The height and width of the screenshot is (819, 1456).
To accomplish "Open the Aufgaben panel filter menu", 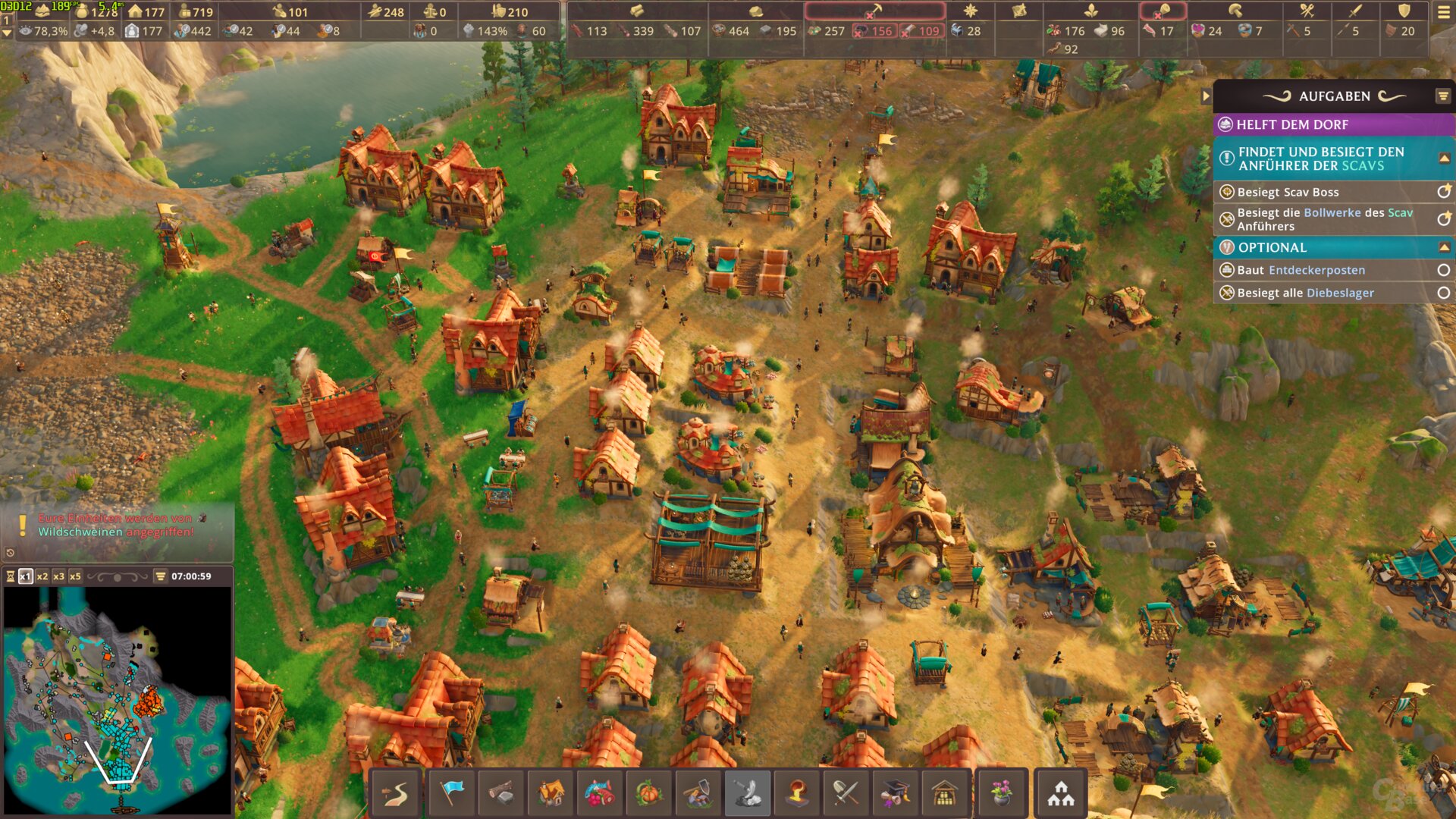I will point(1442,96).
